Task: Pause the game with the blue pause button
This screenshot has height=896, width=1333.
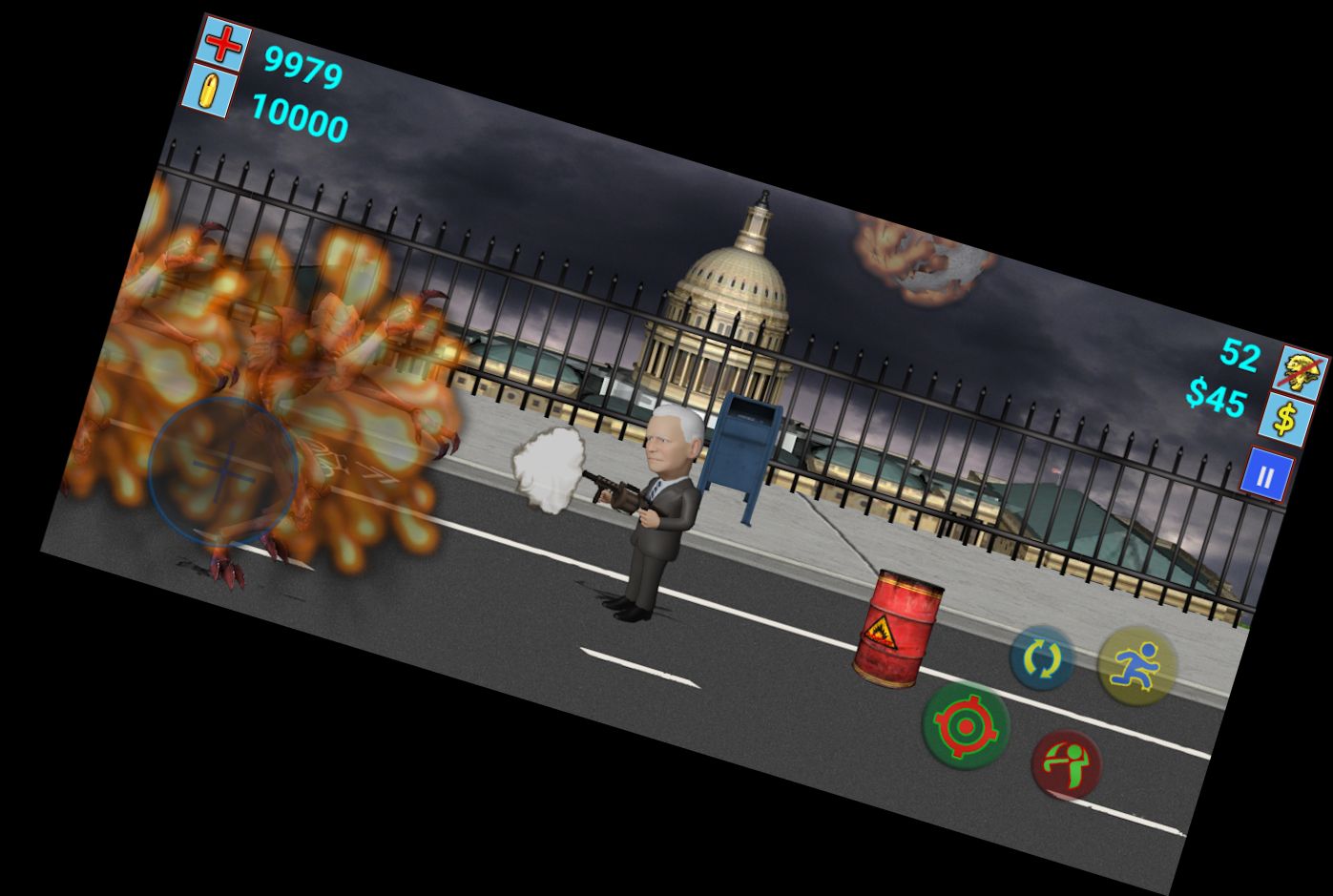Action: 1265,476
